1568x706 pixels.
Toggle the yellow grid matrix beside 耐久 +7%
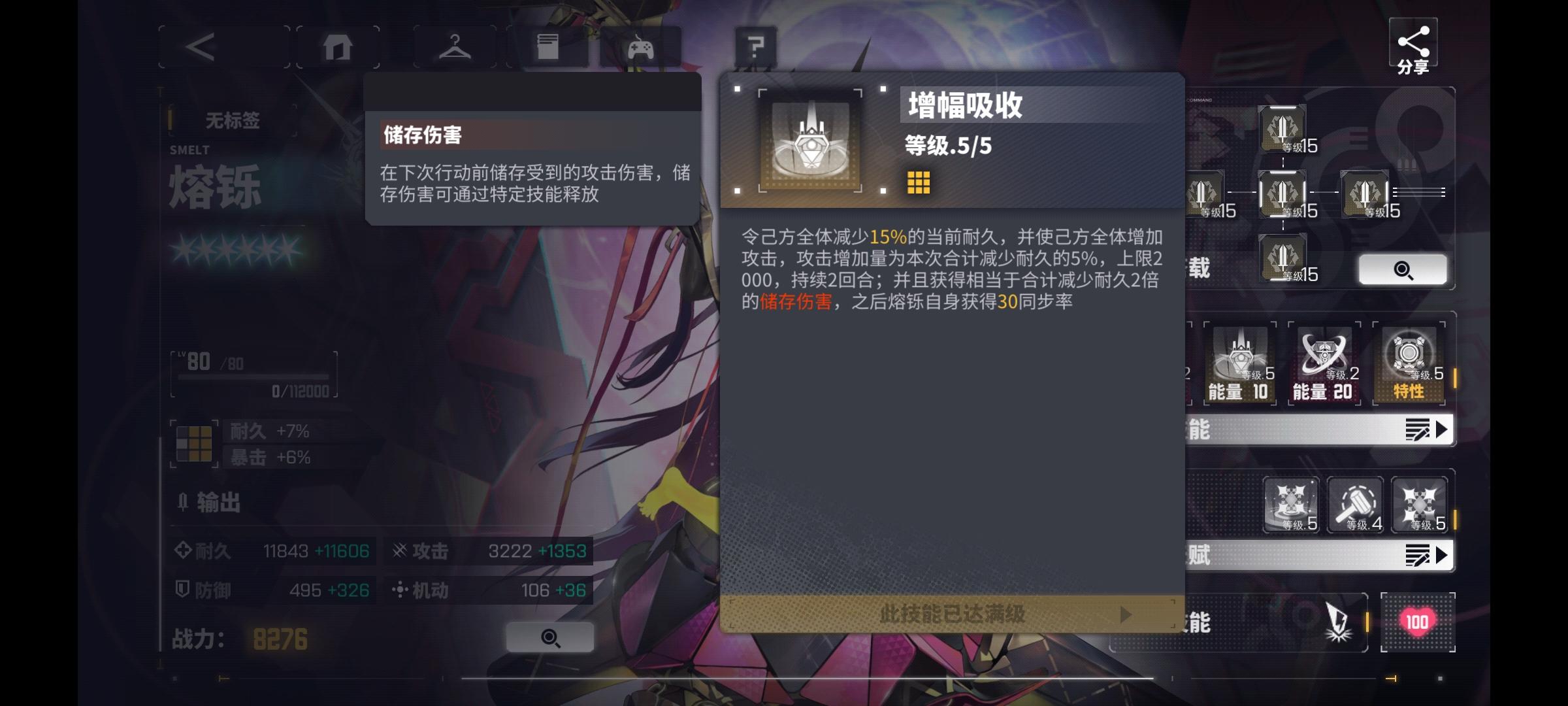coord(194,445)
